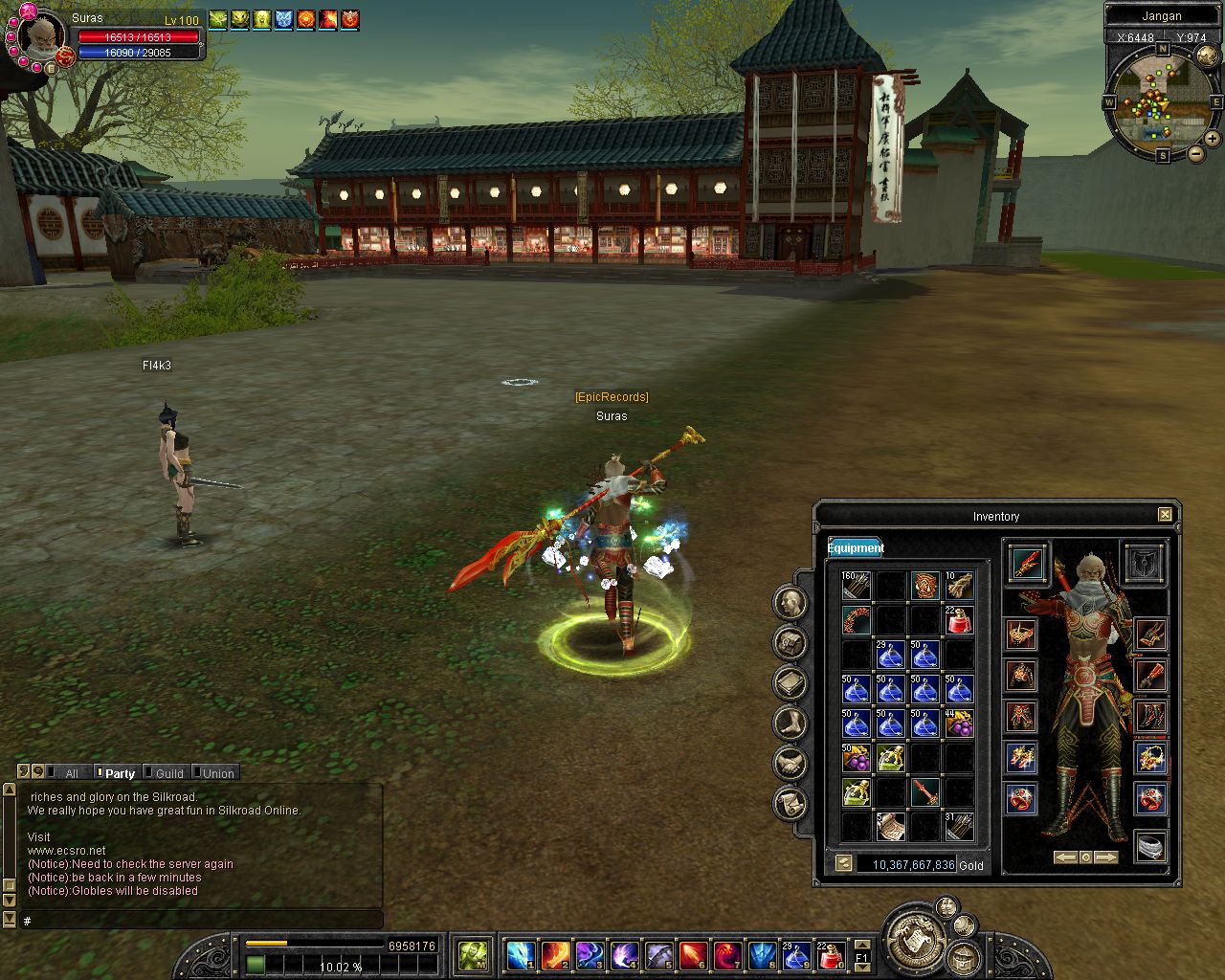Use the red potion in hotbar slot 0
1225x980 pixels.
831,955
